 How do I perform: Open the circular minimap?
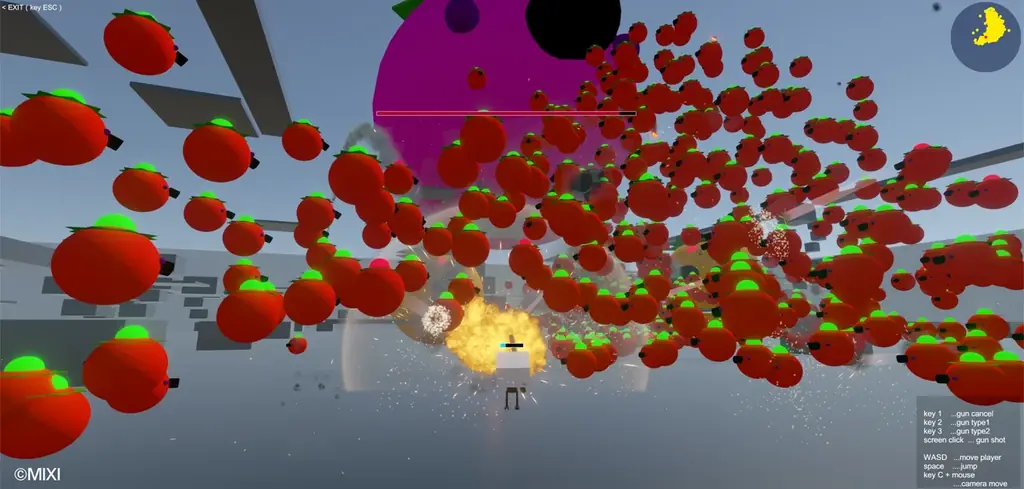click(984, 38)
